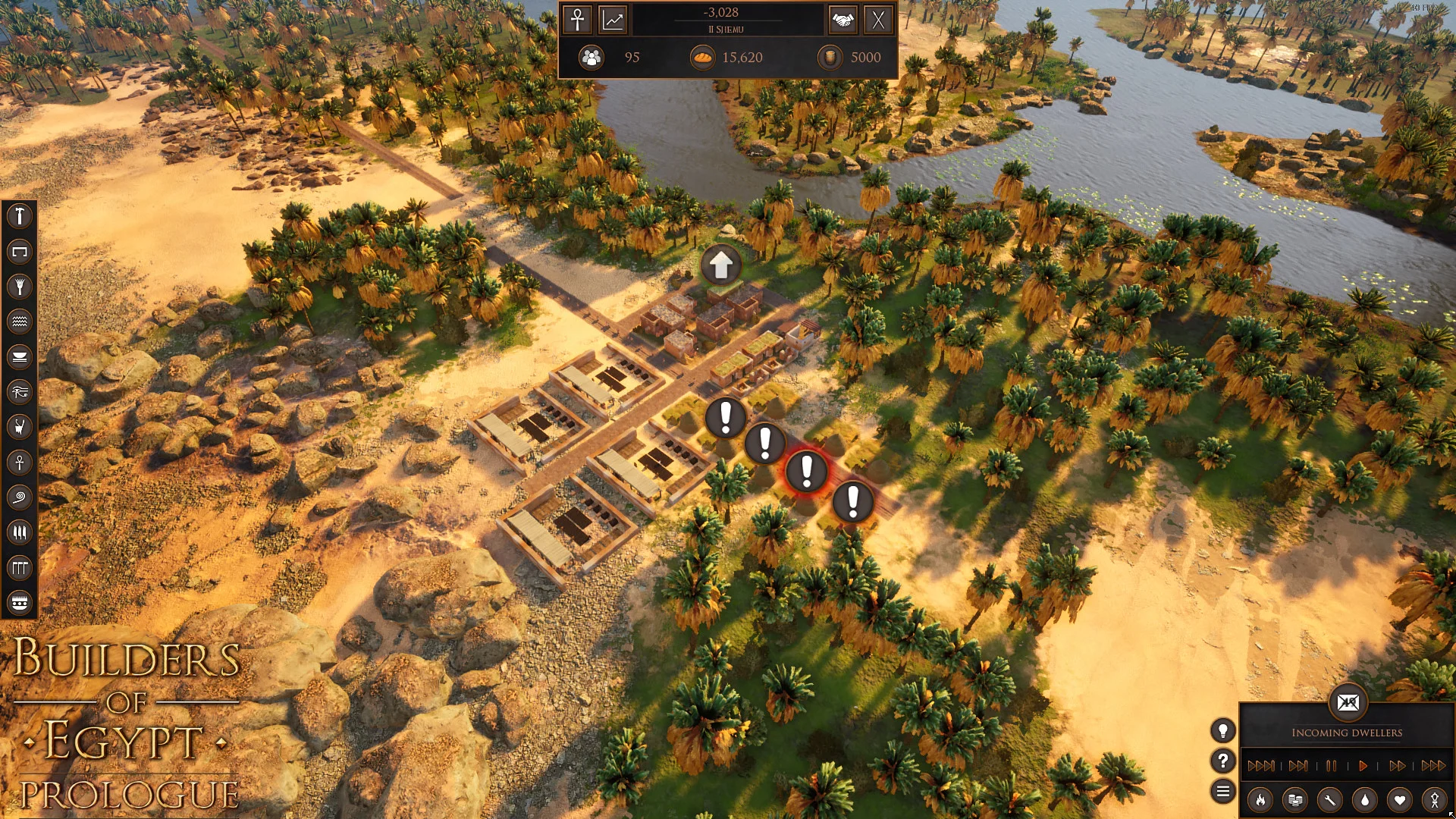Open the statistics graph panel
This screenshot has width=1456, height=819.
pyautogui.click(x=613, y=20)
